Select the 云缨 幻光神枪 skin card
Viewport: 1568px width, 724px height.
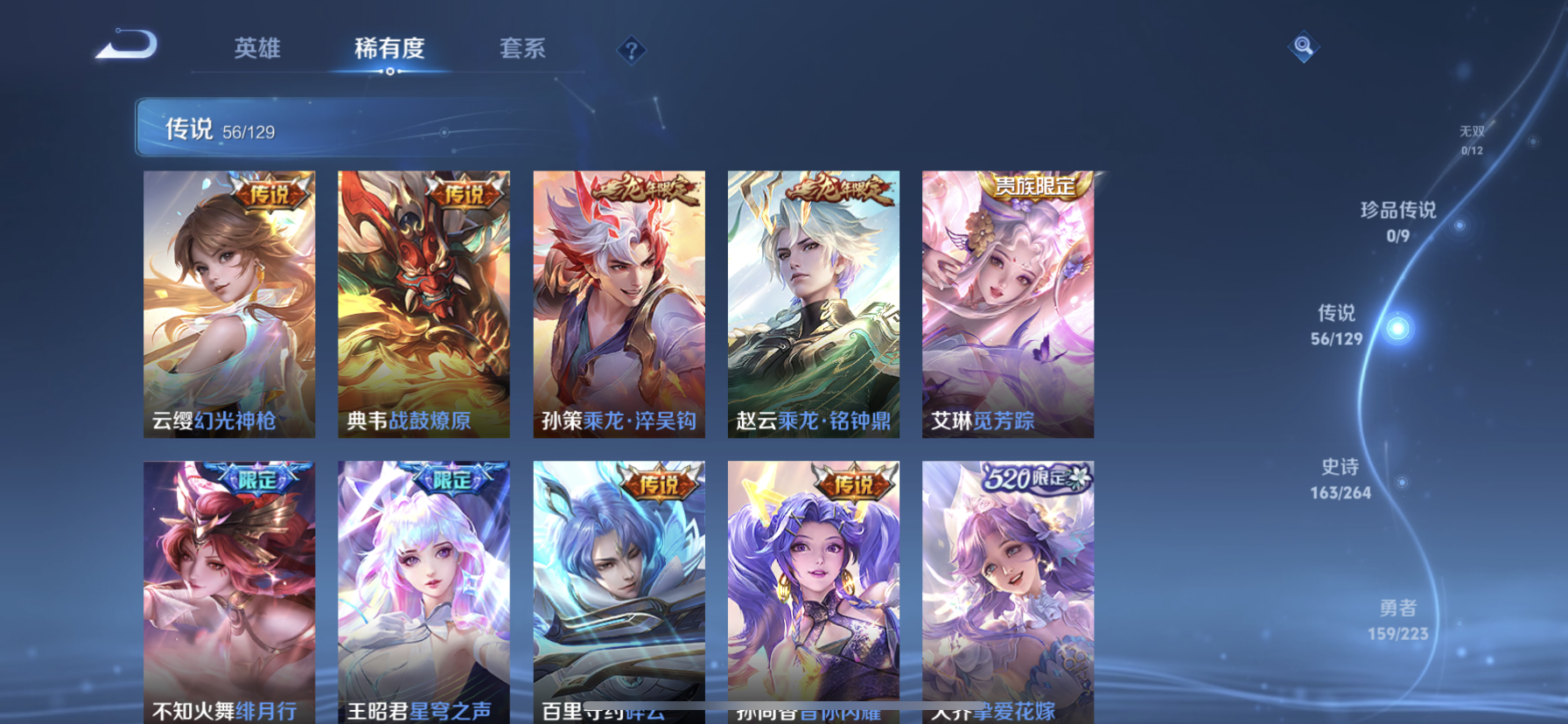(229, 303)
